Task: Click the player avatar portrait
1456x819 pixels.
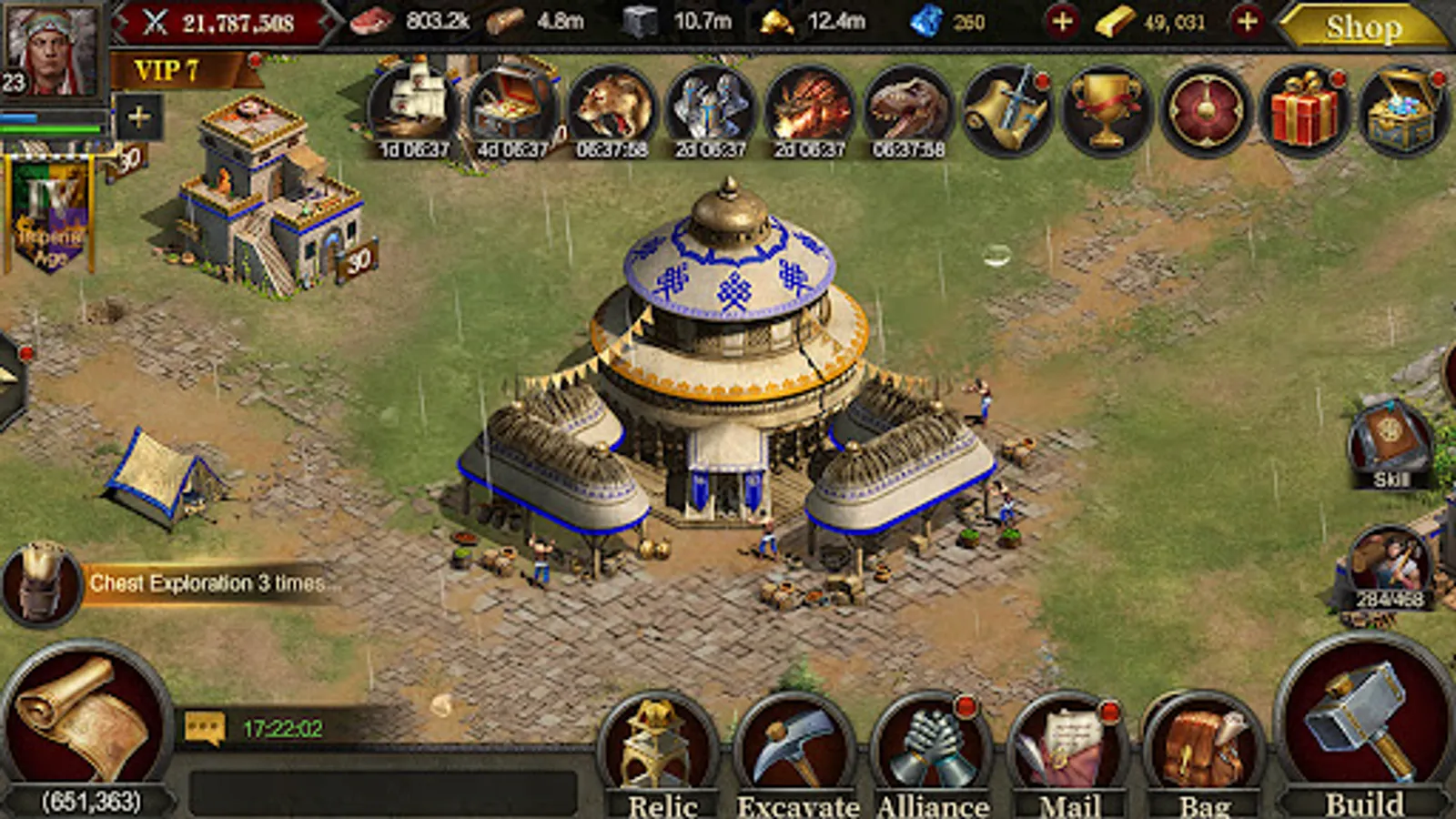Action: 53,50
